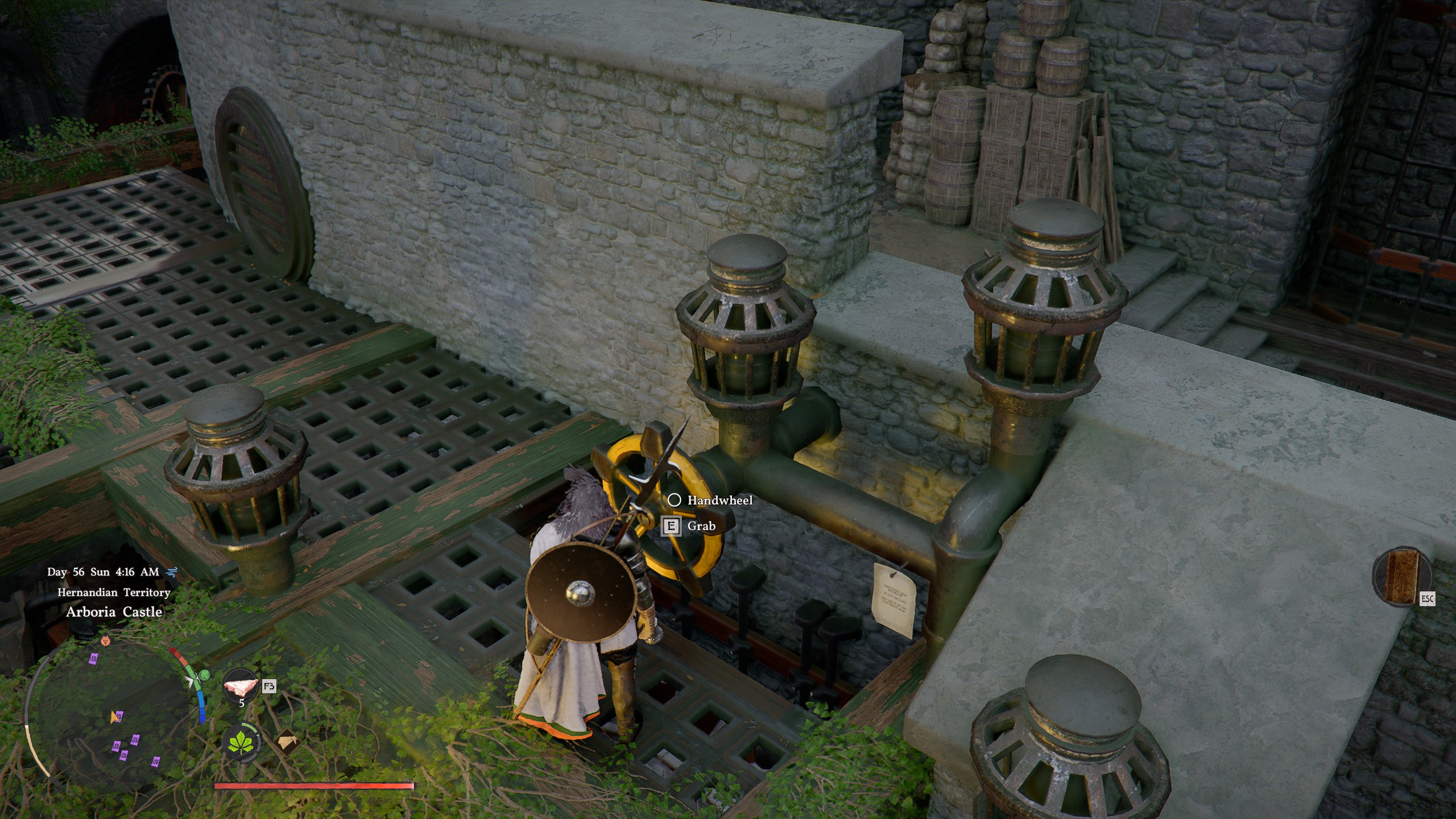Click the green dot on the compass arc

[x=204, y=675]
